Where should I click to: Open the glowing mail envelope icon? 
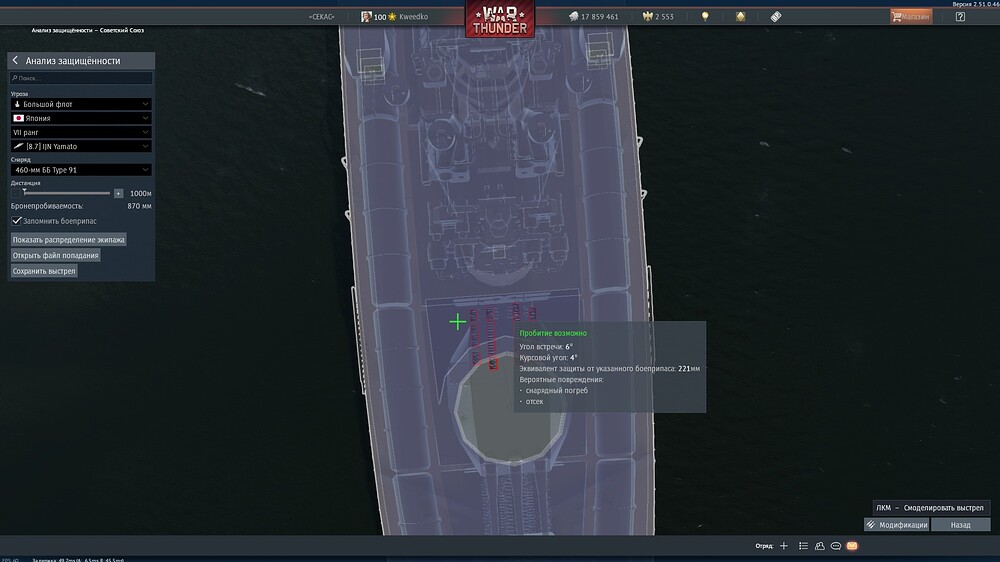point(852,546)
